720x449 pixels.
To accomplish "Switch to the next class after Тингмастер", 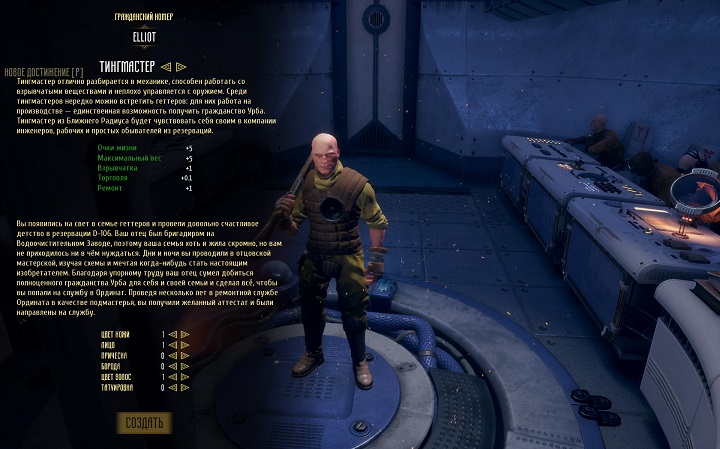I will pos(181,67).
